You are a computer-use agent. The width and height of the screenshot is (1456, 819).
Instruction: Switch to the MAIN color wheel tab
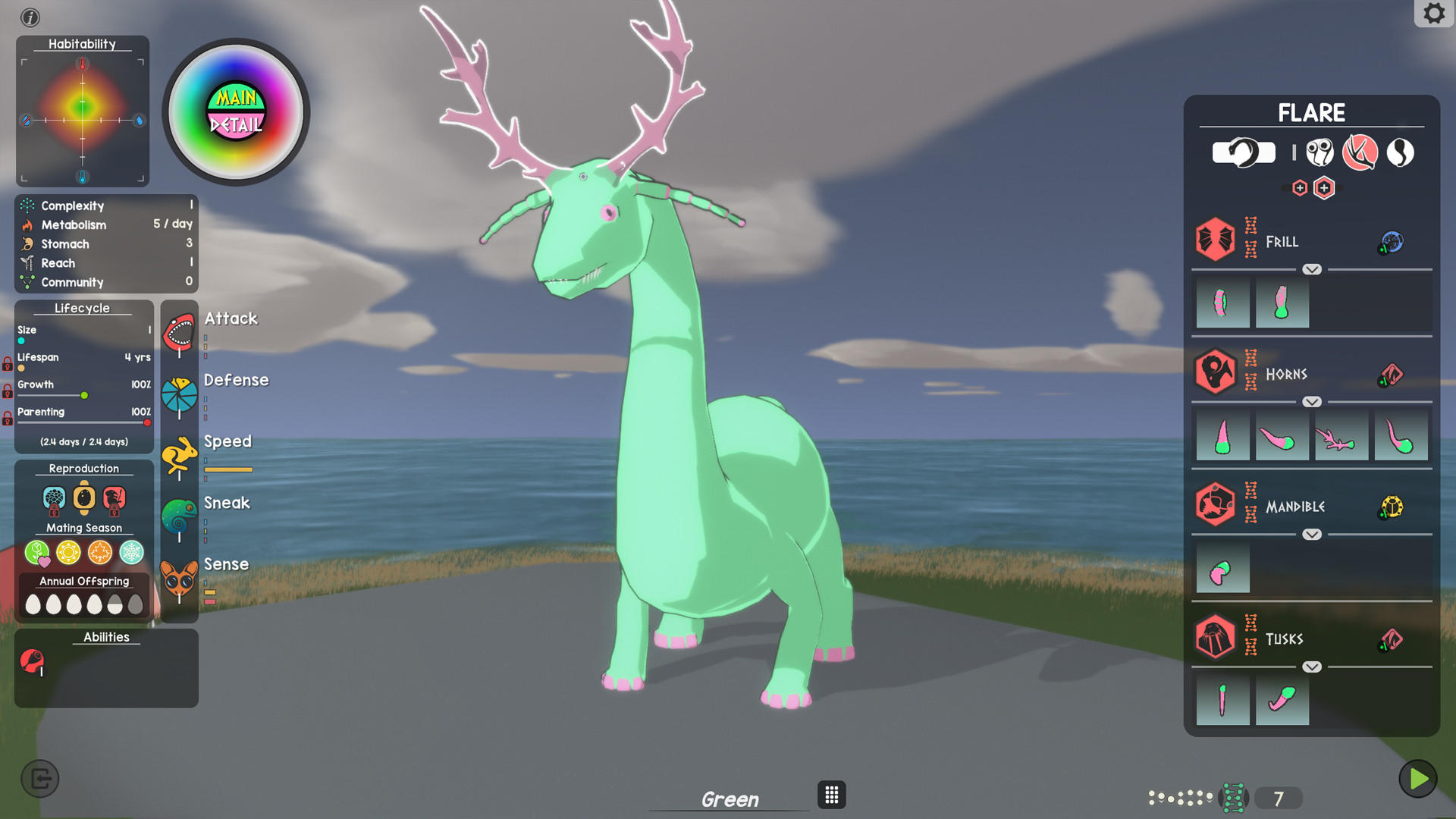click(x=236, y=97)
